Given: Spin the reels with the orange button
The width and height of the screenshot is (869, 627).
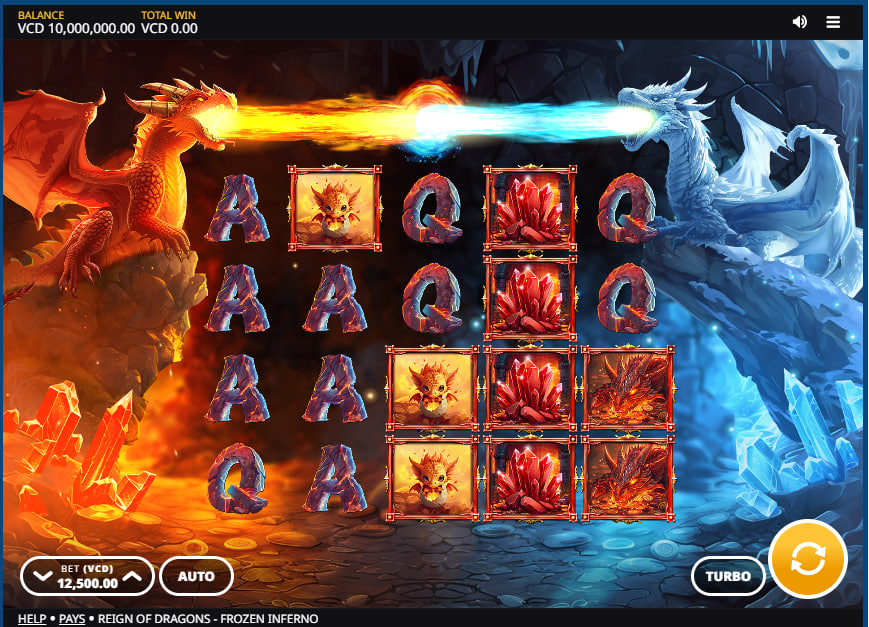Looking at the screenshot, I should (x=808, y=559).
